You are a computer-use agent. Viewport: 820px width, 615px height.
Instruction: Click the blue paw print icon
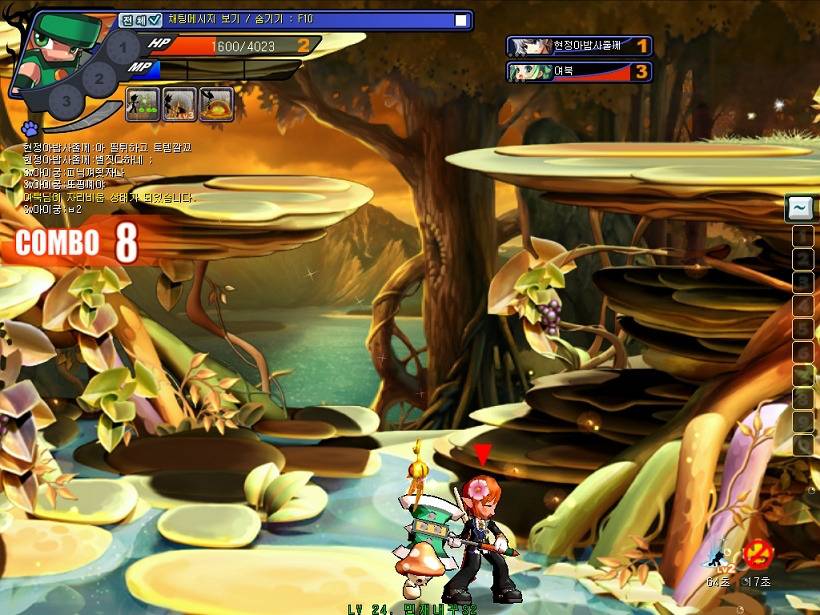28,128
